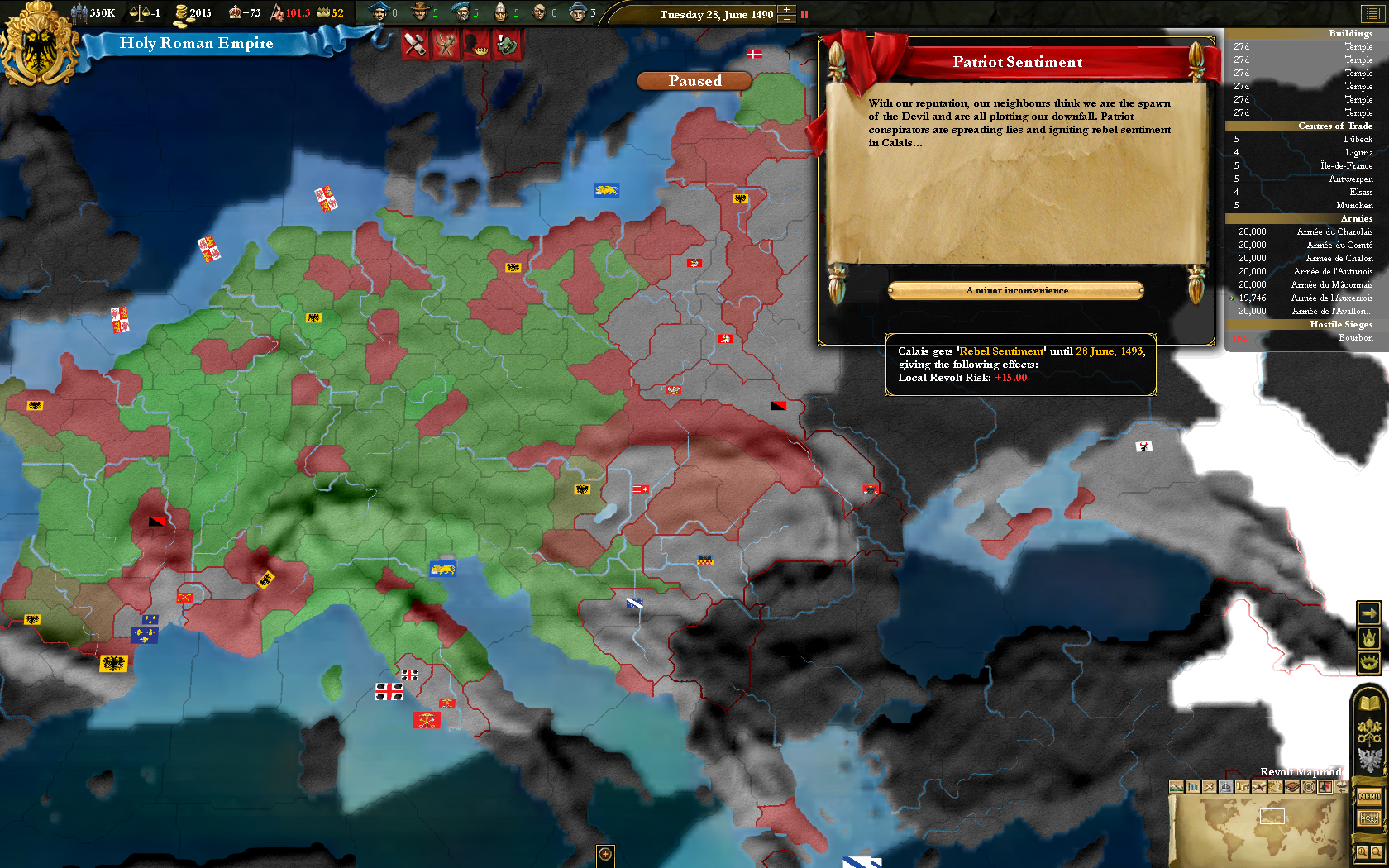Image resolution: width=1389 pixels, height=868 pixels.
Task: Open the game MENU button
Action: click(1369, 796)
